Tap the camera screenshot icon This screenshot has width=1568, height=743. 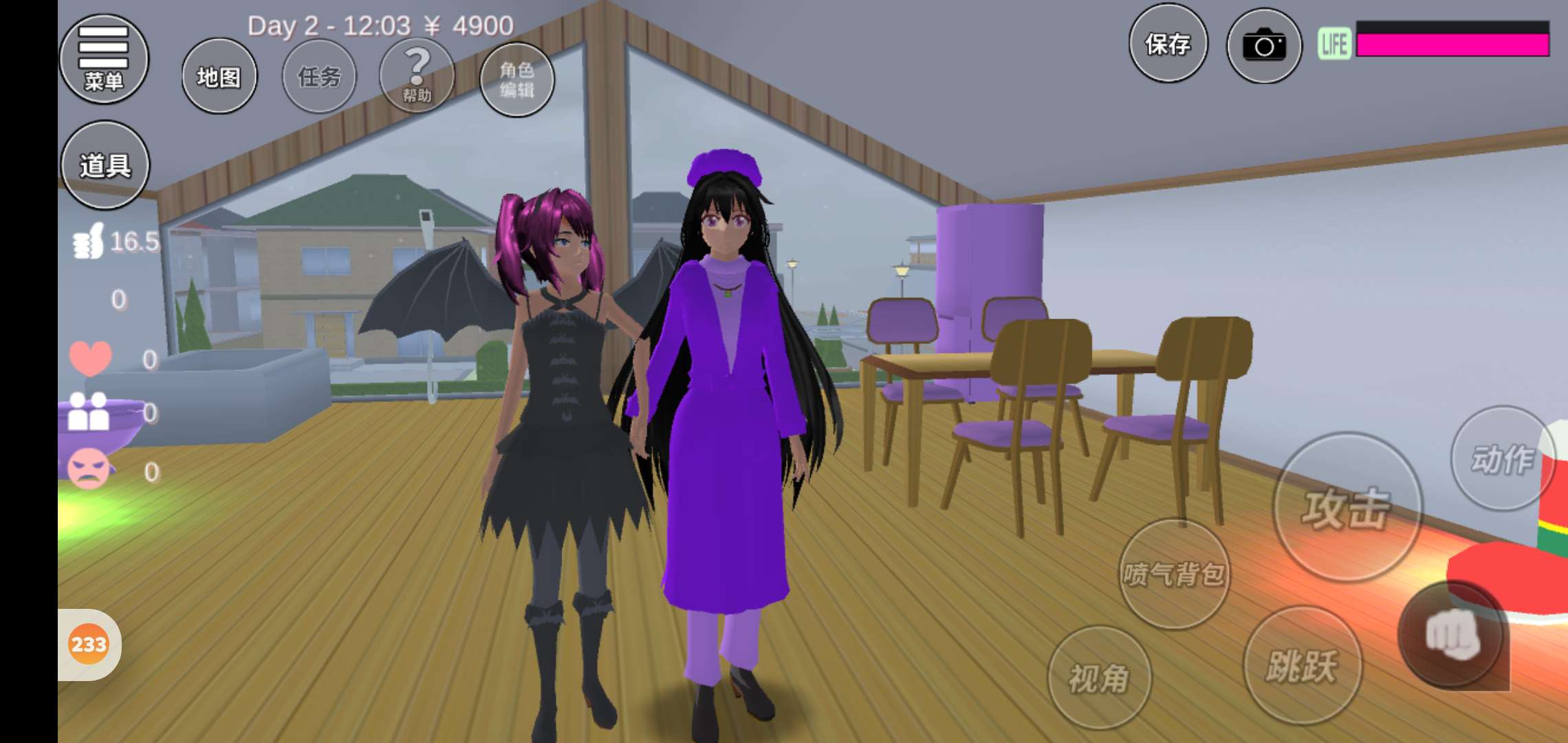coord(1264,46)
